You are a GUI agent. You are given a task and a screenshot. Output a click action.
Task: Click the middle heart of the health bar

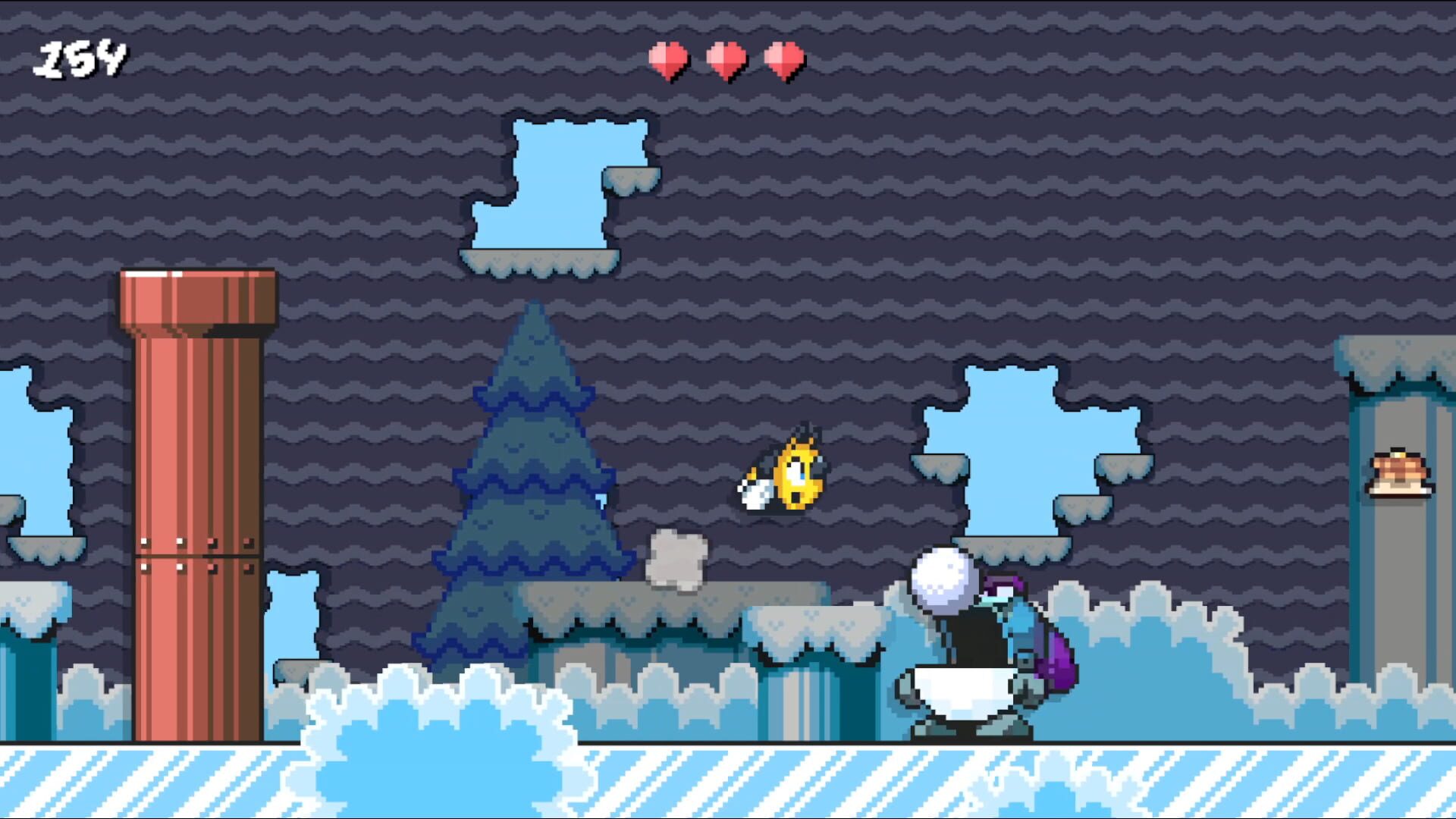click(724, 59)
